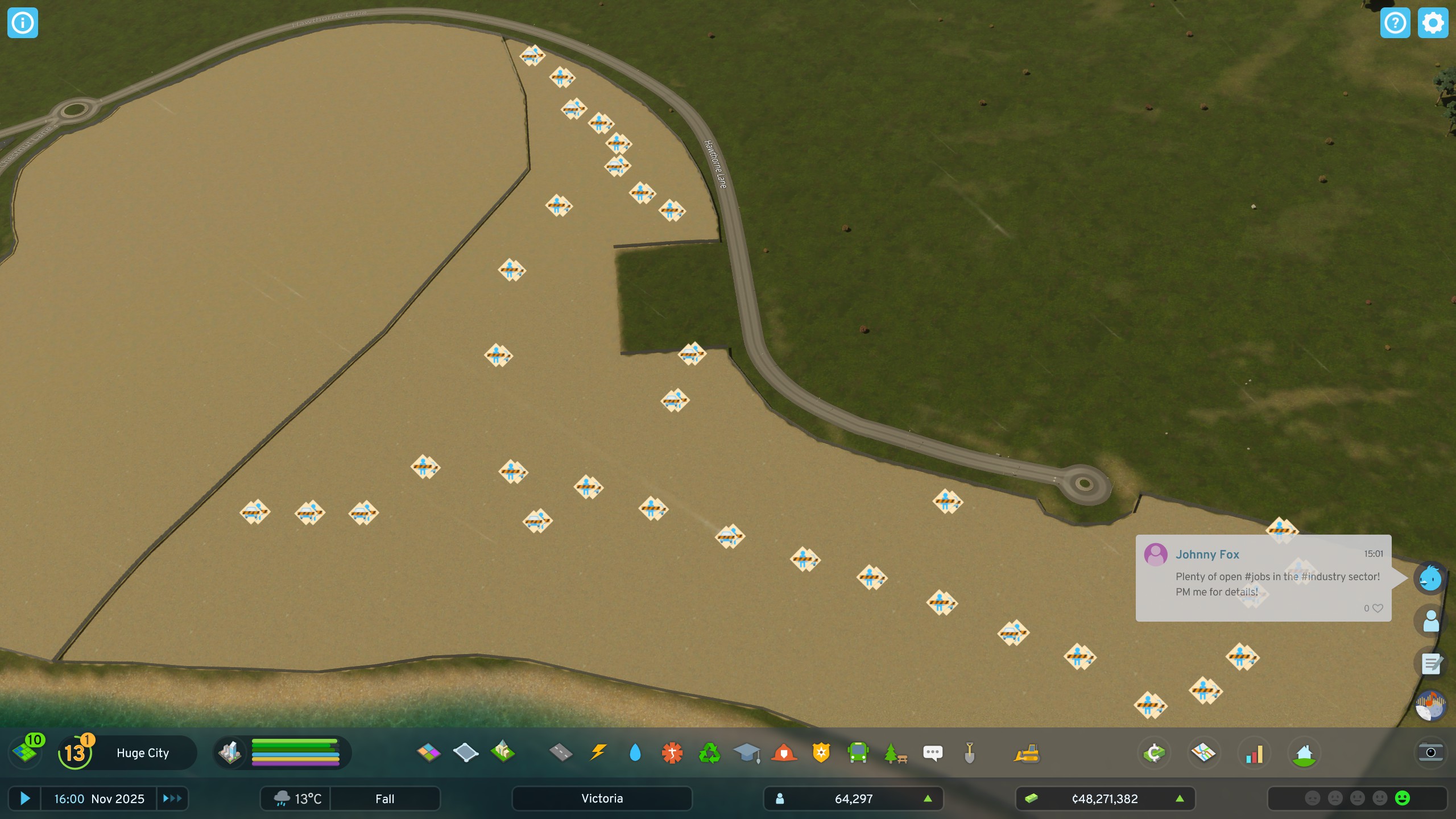Select the Electricity services tool
This screenshot has height=819, width=1456.
click(x=597, y=753)
